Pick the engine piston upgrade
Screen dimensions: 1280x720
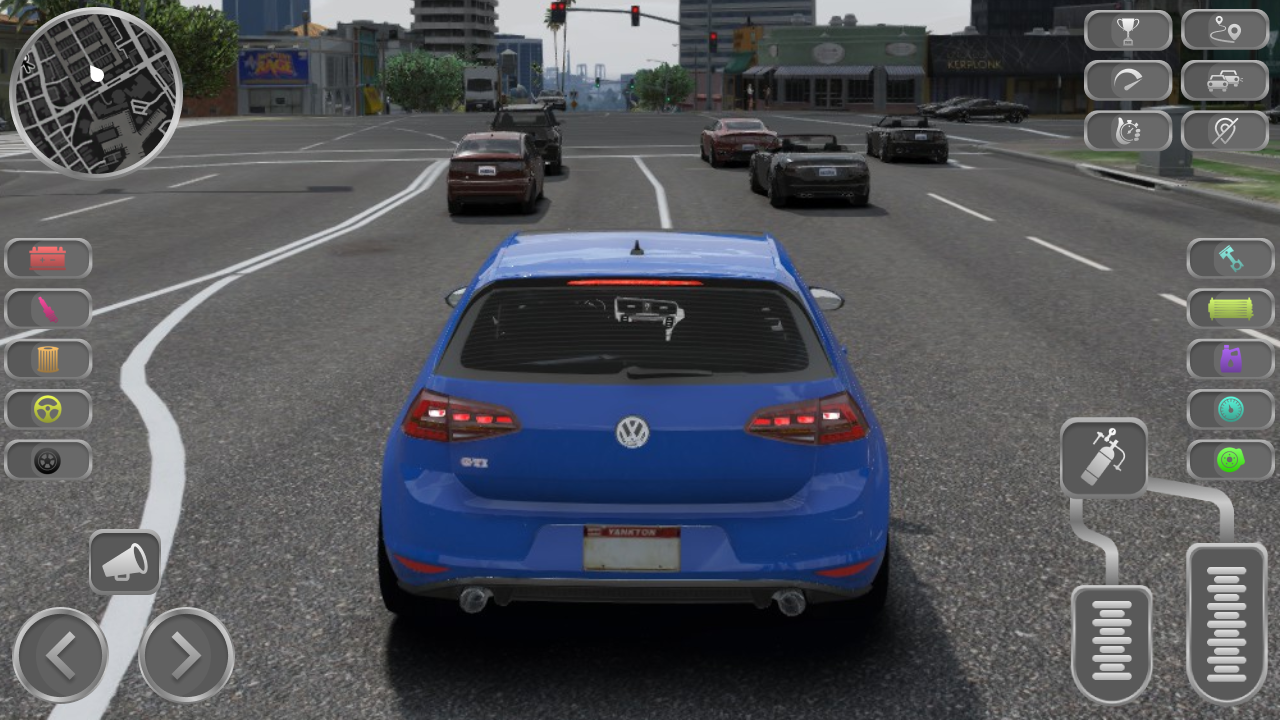tap(1229, 258)
